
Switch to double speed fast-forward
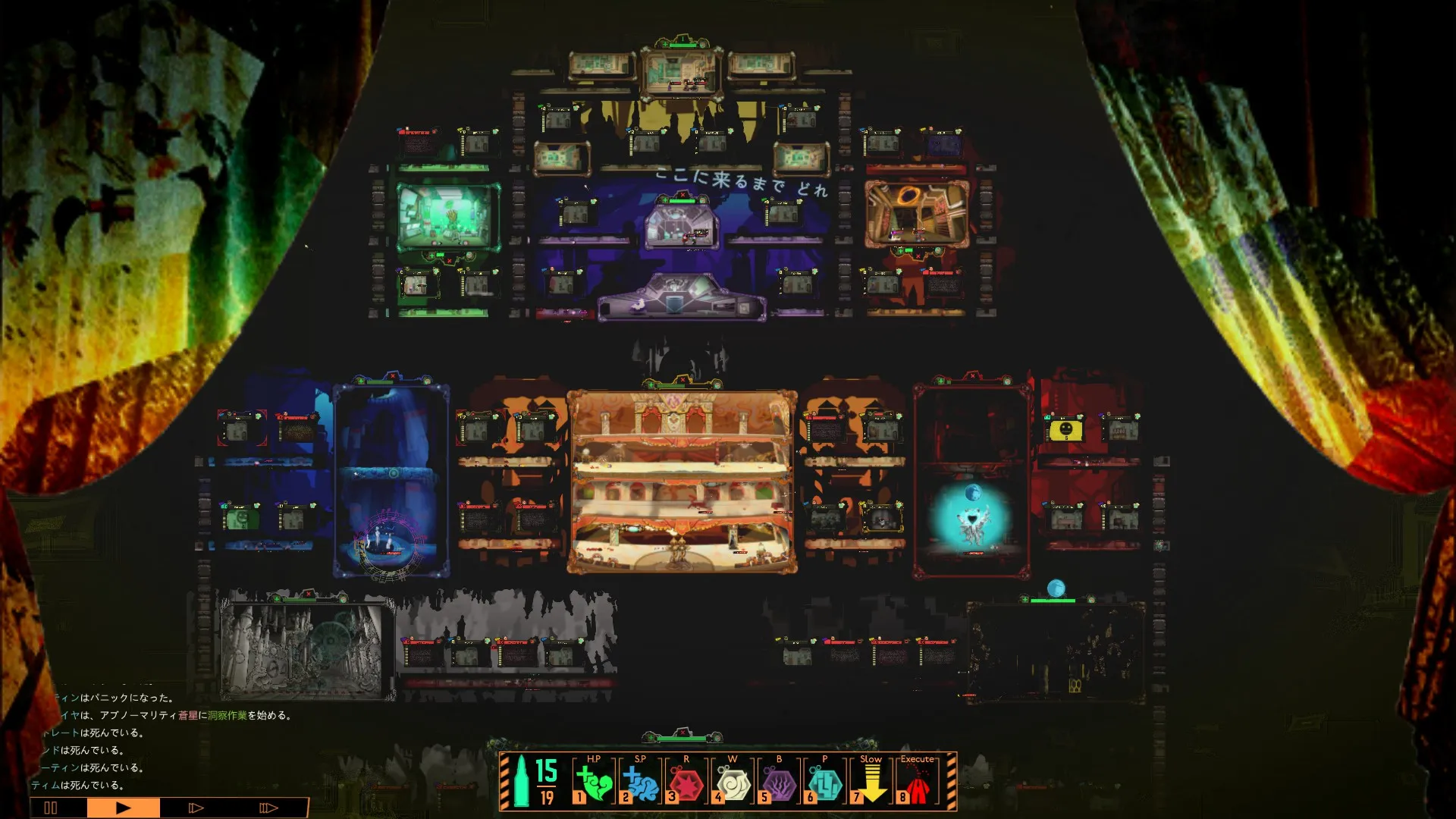click(x=196, y=808)
